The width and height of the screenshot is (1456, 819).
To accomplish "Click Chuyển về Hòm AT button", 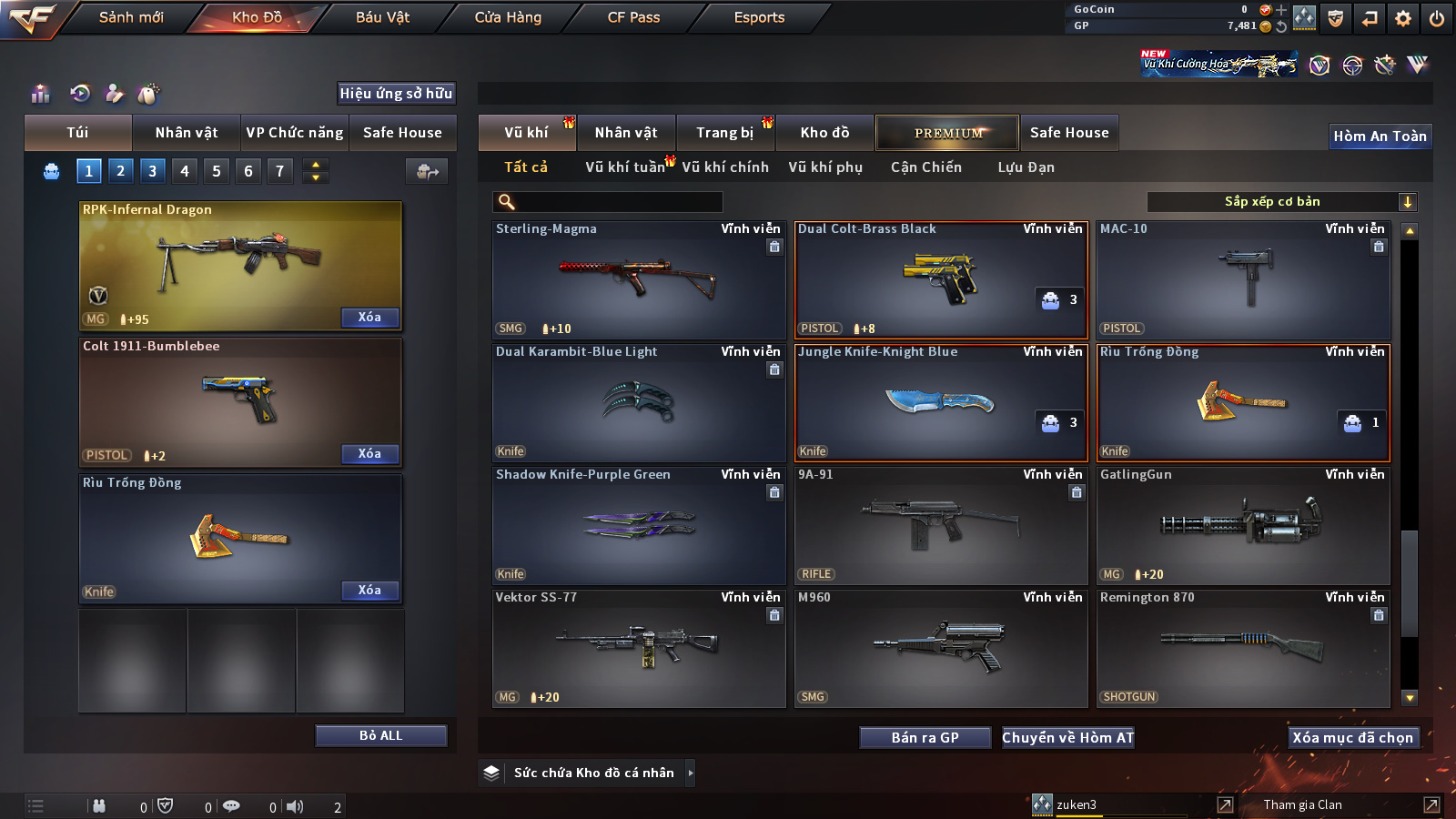I will pos(1067,738).
